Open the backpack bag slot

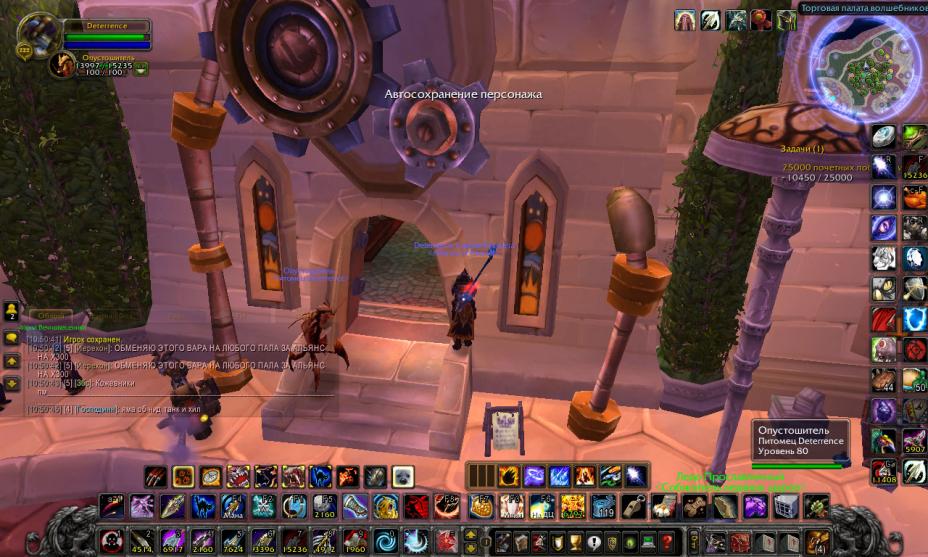click(818, 543)
